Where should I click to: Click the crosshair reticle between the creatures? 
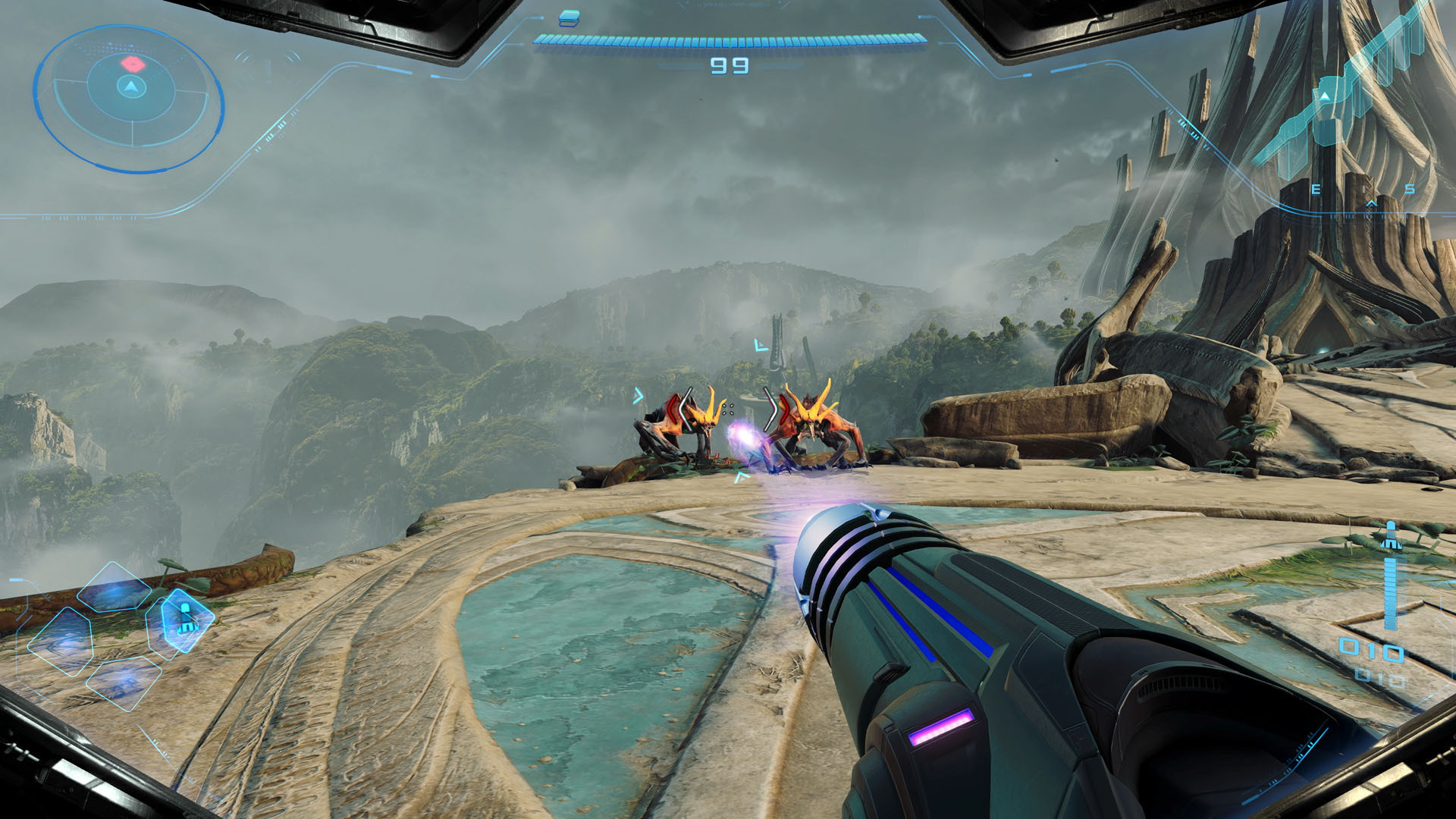(x=728, y=408)
